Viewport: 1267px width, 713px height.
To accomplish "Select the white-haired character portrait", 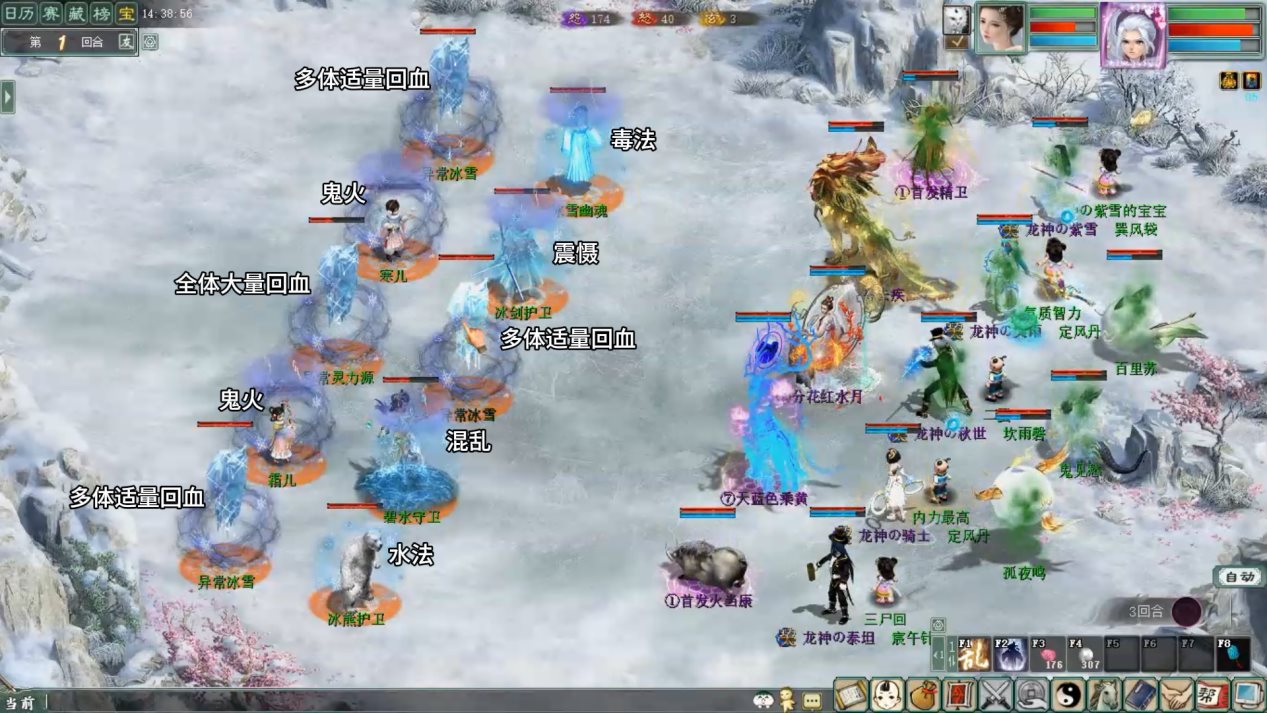I will [x=1132, y=35].
